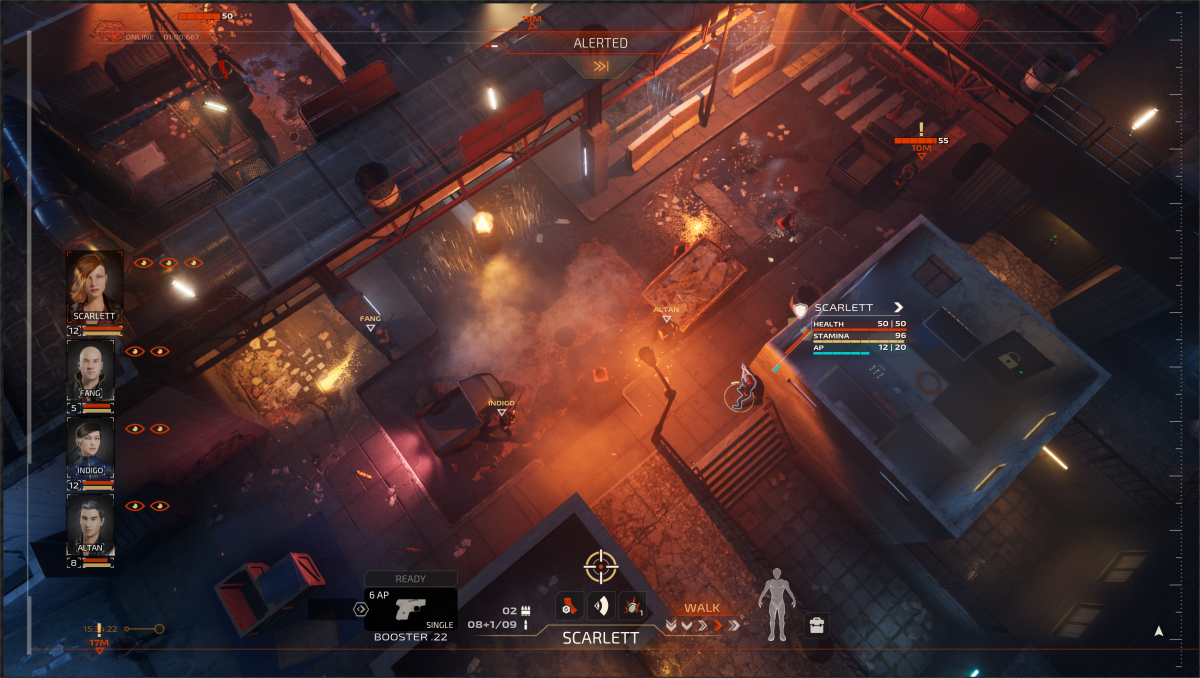Use the grenade explosion ability icon

coord(632,606)
